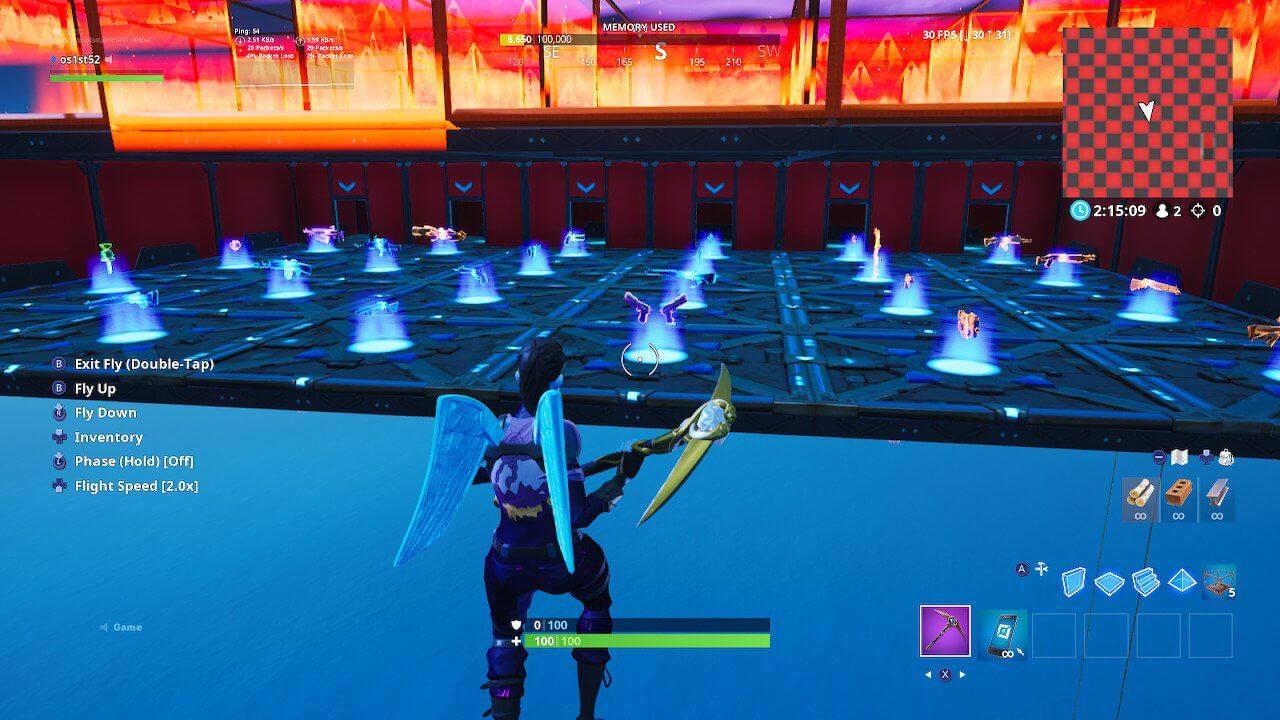Image resolution: width=1280 pixels, height=720 pixels.
Task: Select the pyramid roof build piece
Action: tap(1181, 582)
